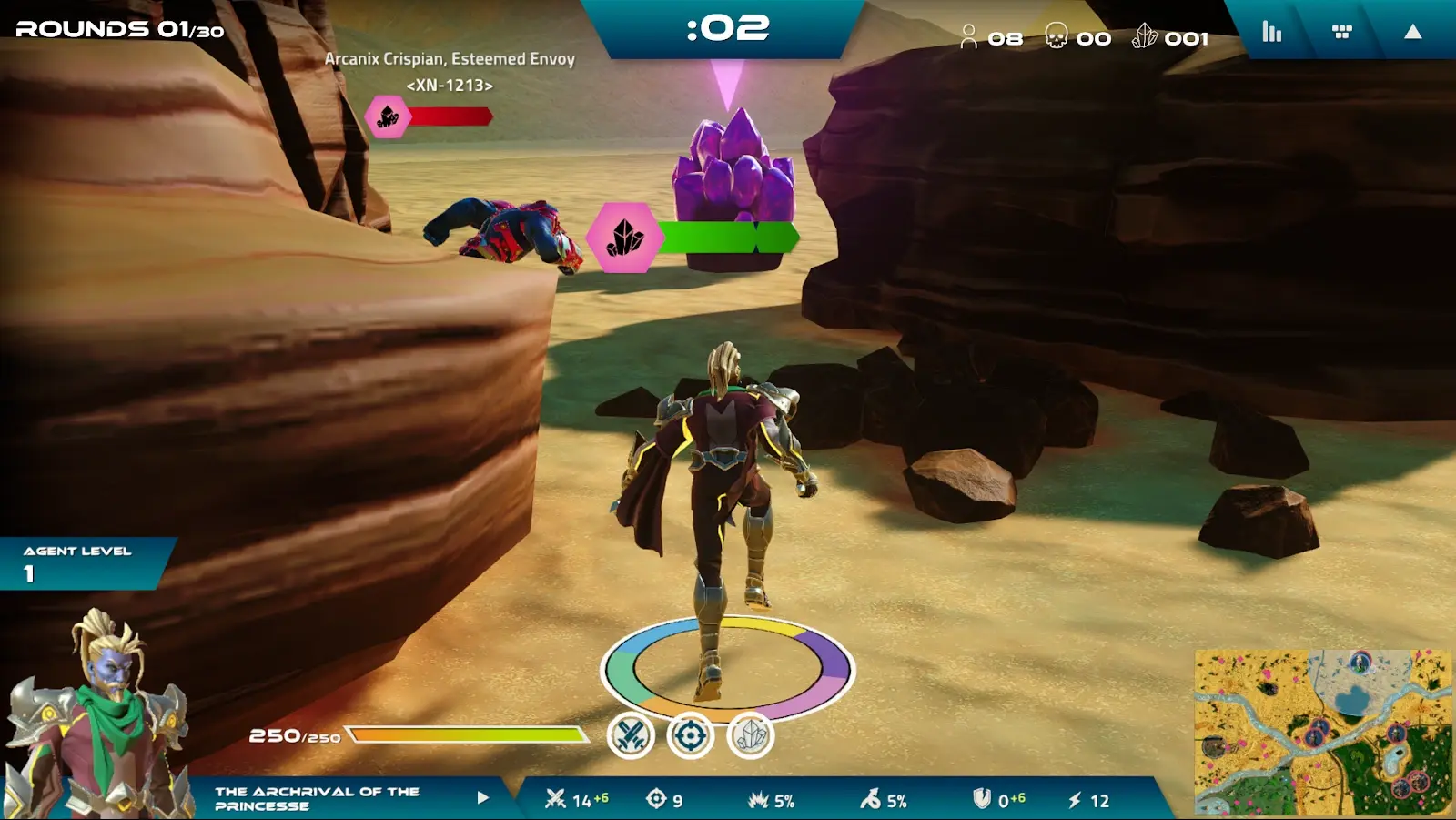Select the purple crystal objective marker

[x=624, y=238]
